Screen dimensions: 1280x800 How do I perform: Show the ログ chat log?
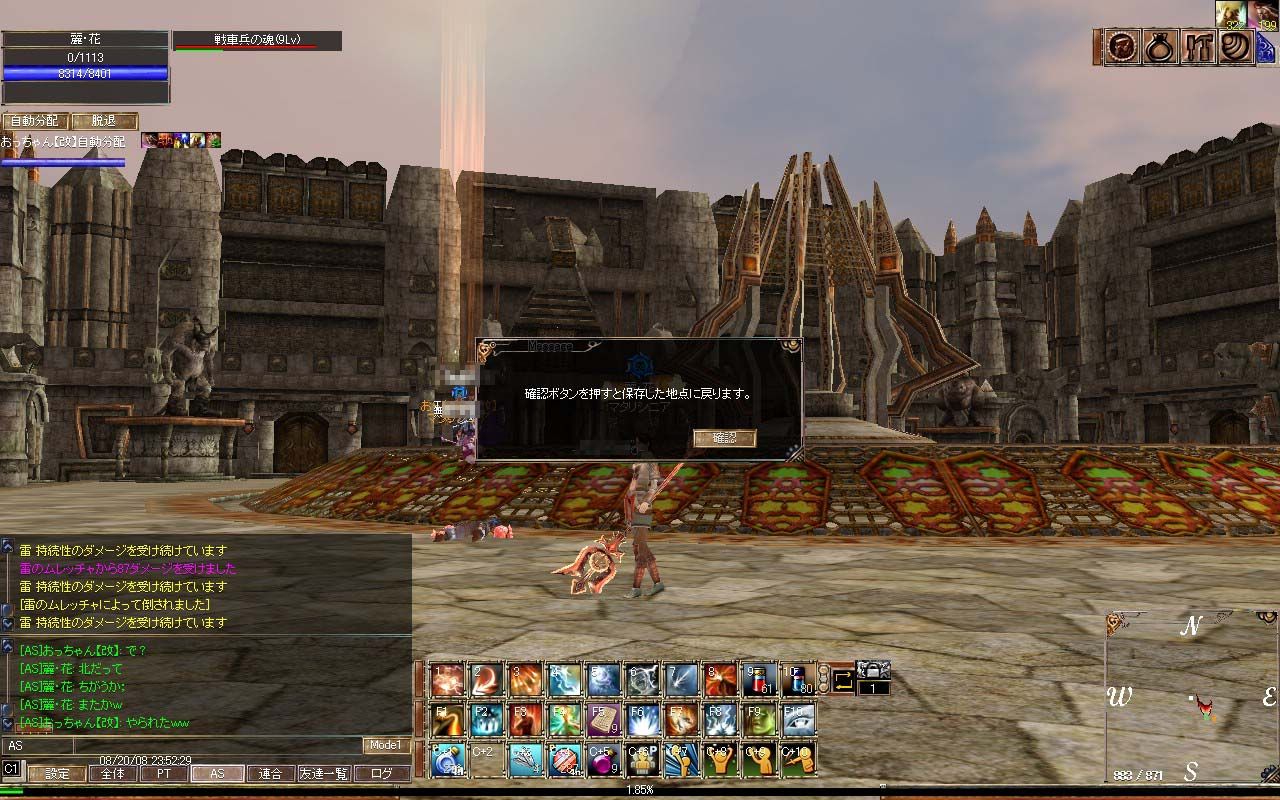pyautogui.click(x=381, y=773)
